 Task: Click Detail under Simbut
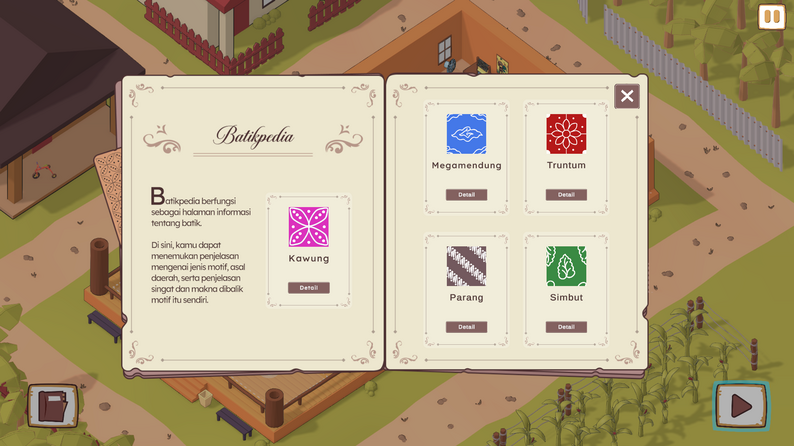(x=566, y=327)
